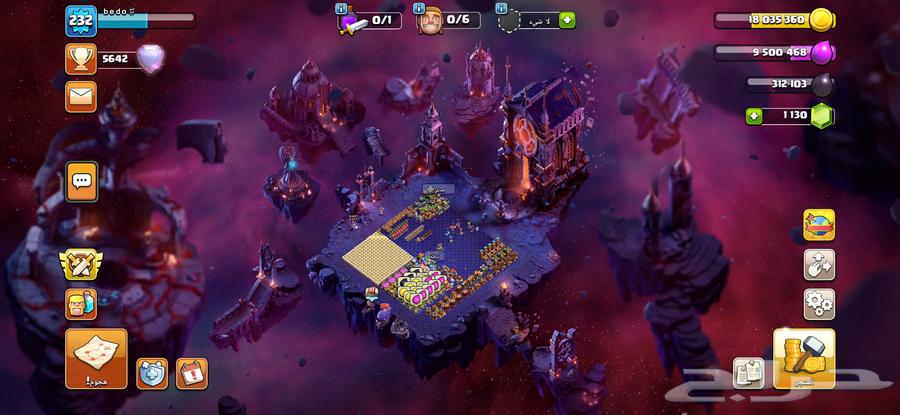Open the red calendar events button

click(x=191, y=373)
